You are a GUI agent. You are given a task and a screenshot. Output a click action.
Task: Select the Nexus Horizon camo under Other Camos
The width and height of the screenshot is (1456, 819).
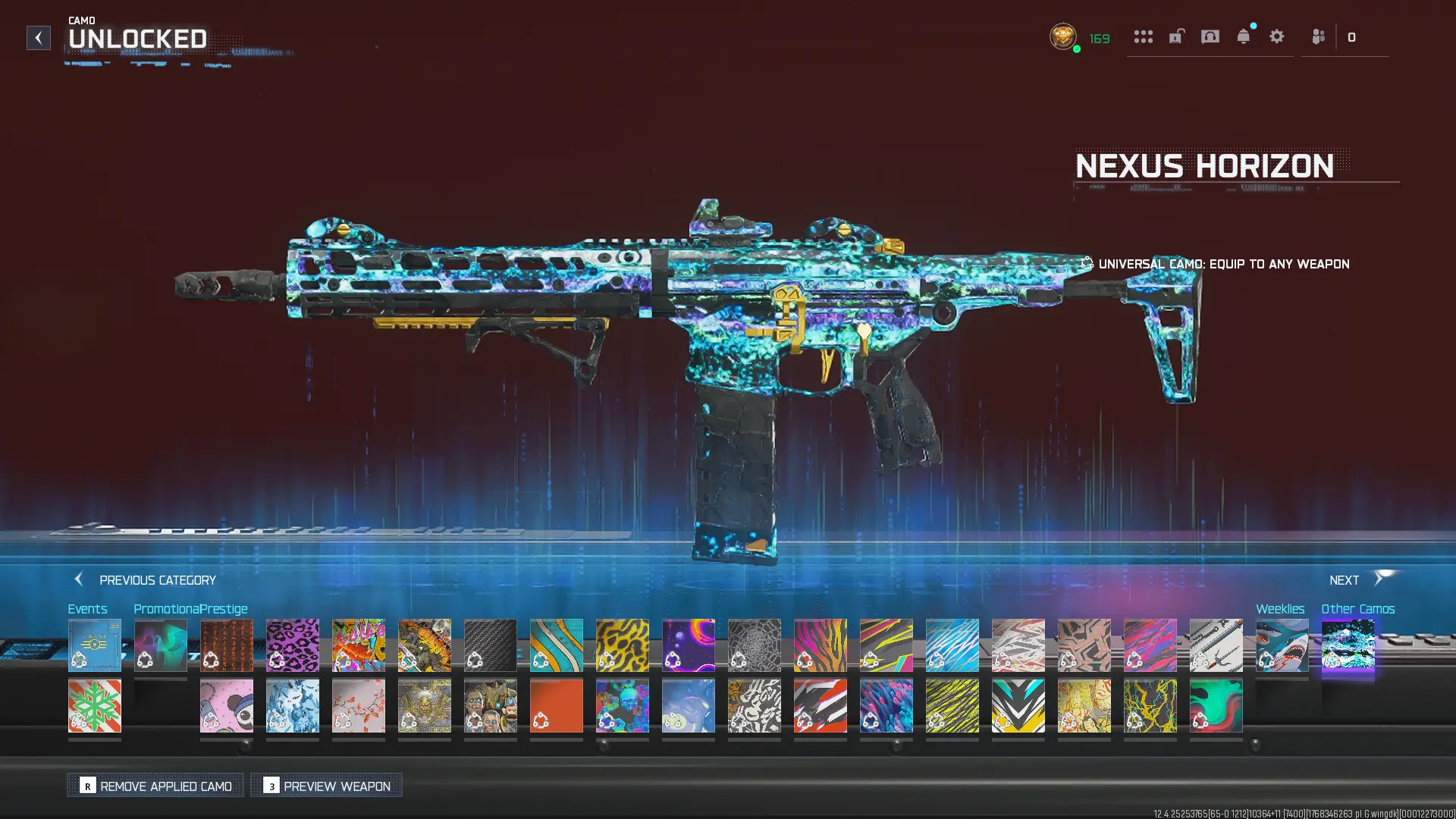pos(1348,645)
